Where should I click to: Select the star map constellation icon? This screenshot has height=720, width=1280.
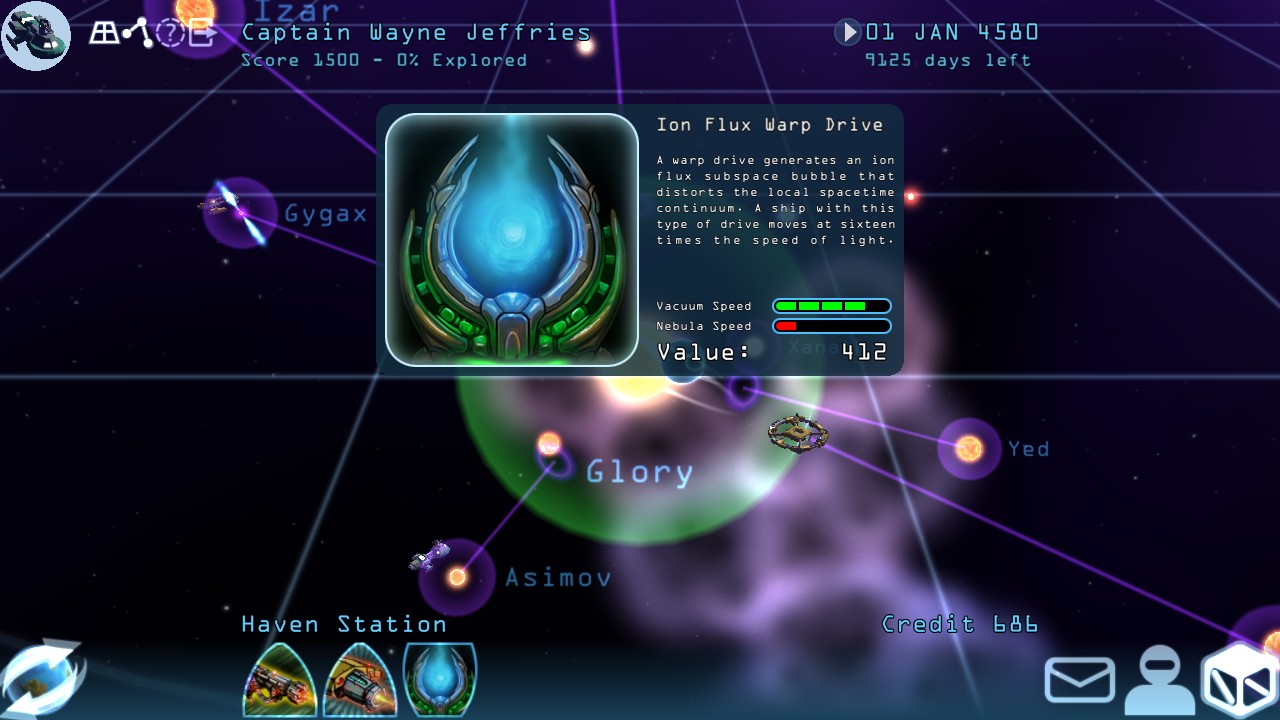click(137, 33)
